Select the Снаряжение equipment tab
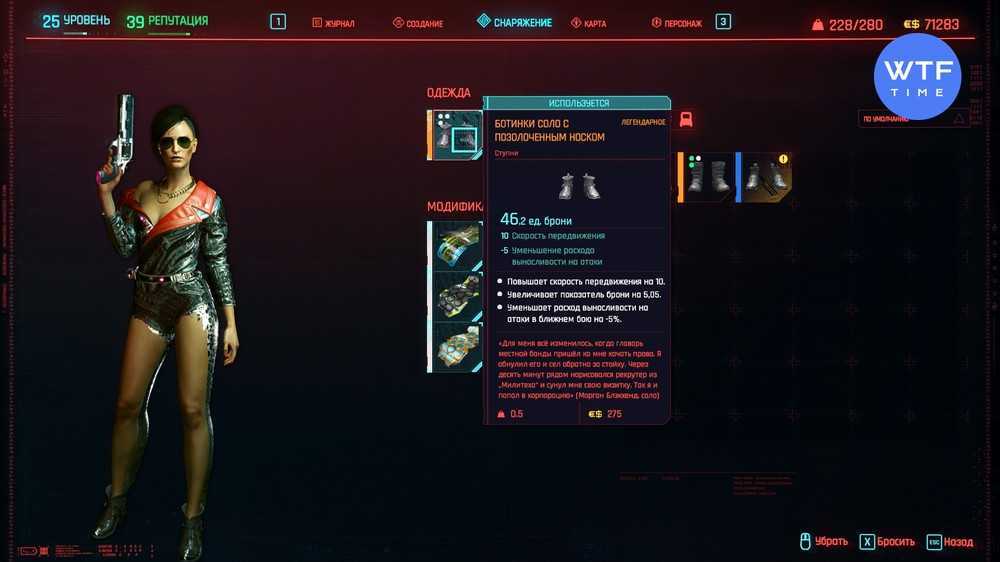Screen dimensions: 1000x562 tap(515, 22)
